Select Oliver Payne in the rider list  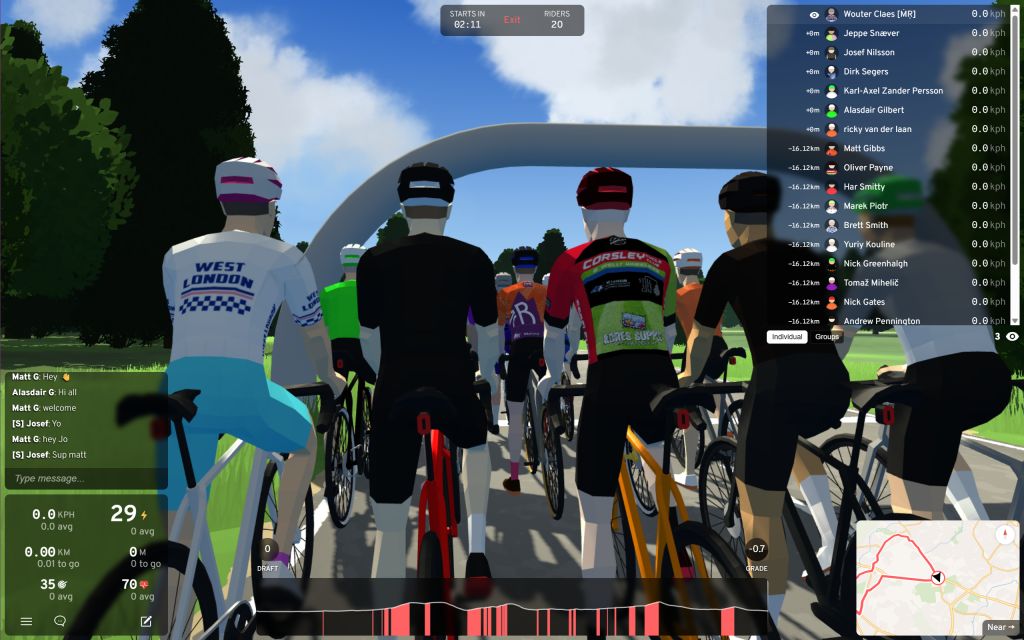click(868, 168)
